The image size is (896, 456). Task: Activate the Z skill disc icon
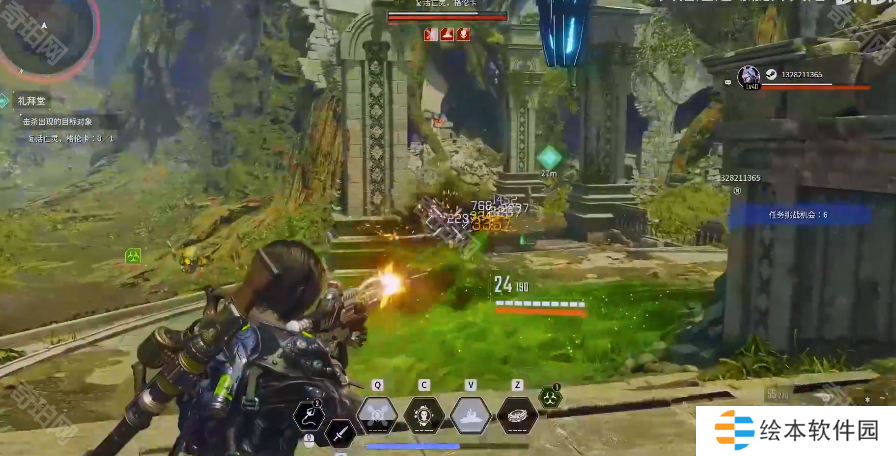click(x=517, y=414)
